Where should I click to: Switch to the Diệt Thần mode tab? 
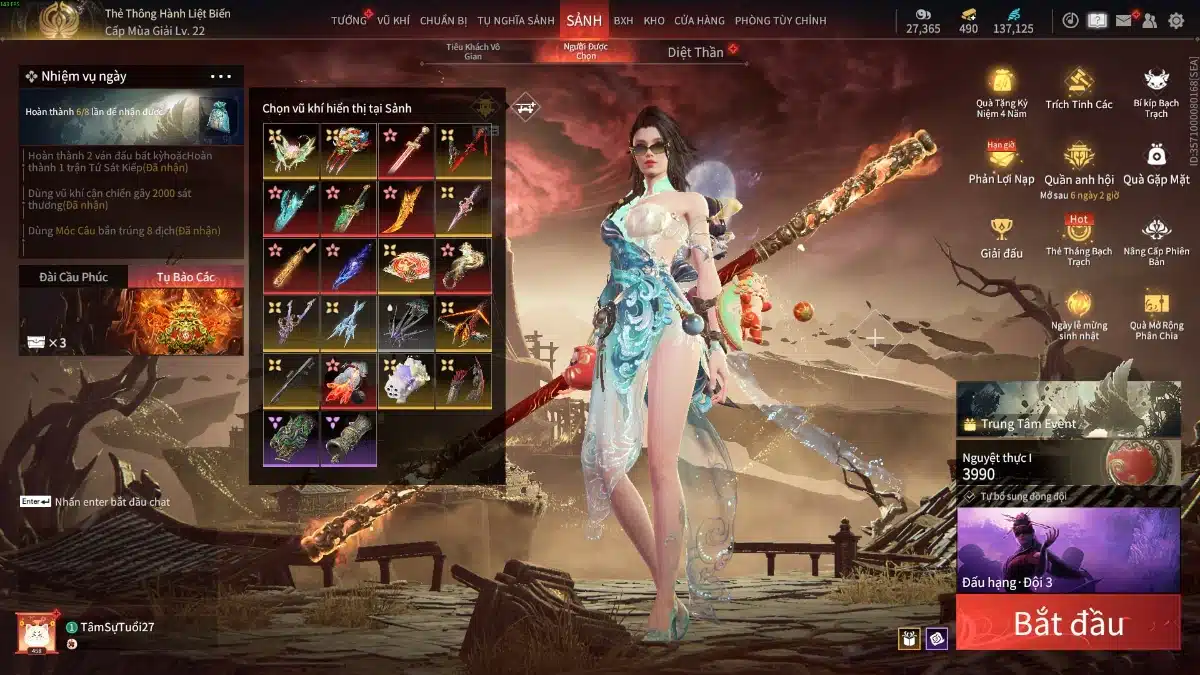point(696,52)
